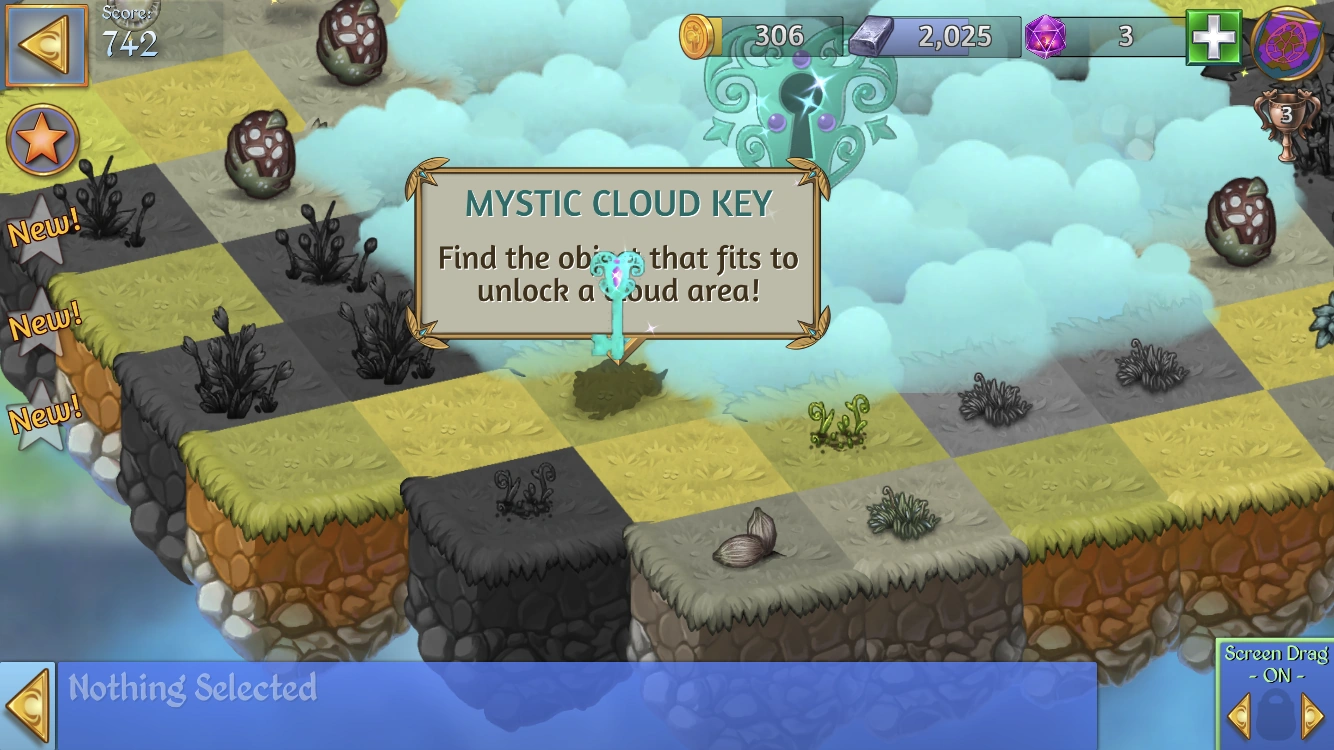Image resolution: width=1334 pixels, height=750 pixels.
Task: Open the bronze trophy marked 3
Action: coord(1288,115)
